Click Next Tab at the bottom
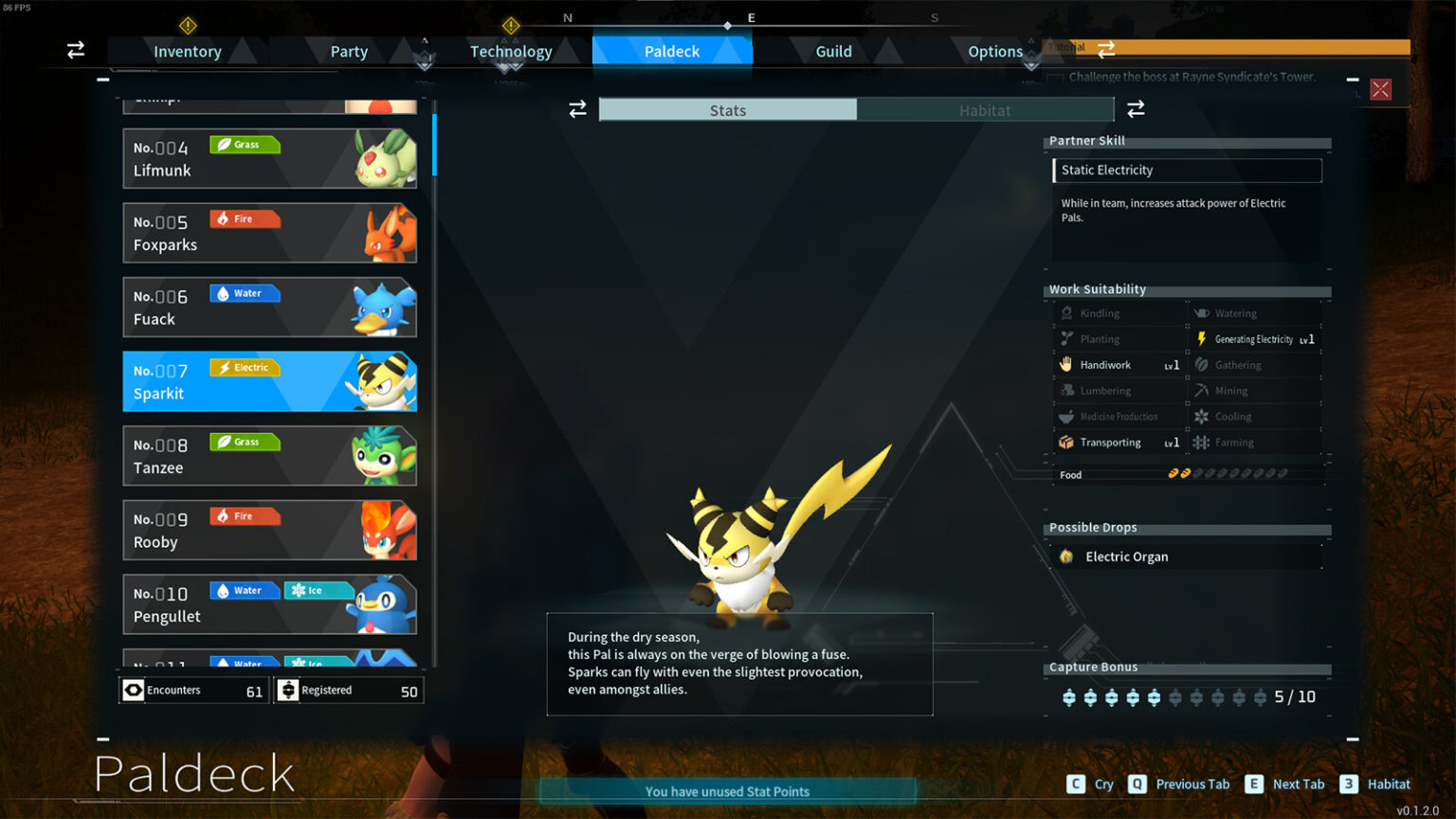The image size is (1456, 819). pyautogui.click(x=1299, y=784)
